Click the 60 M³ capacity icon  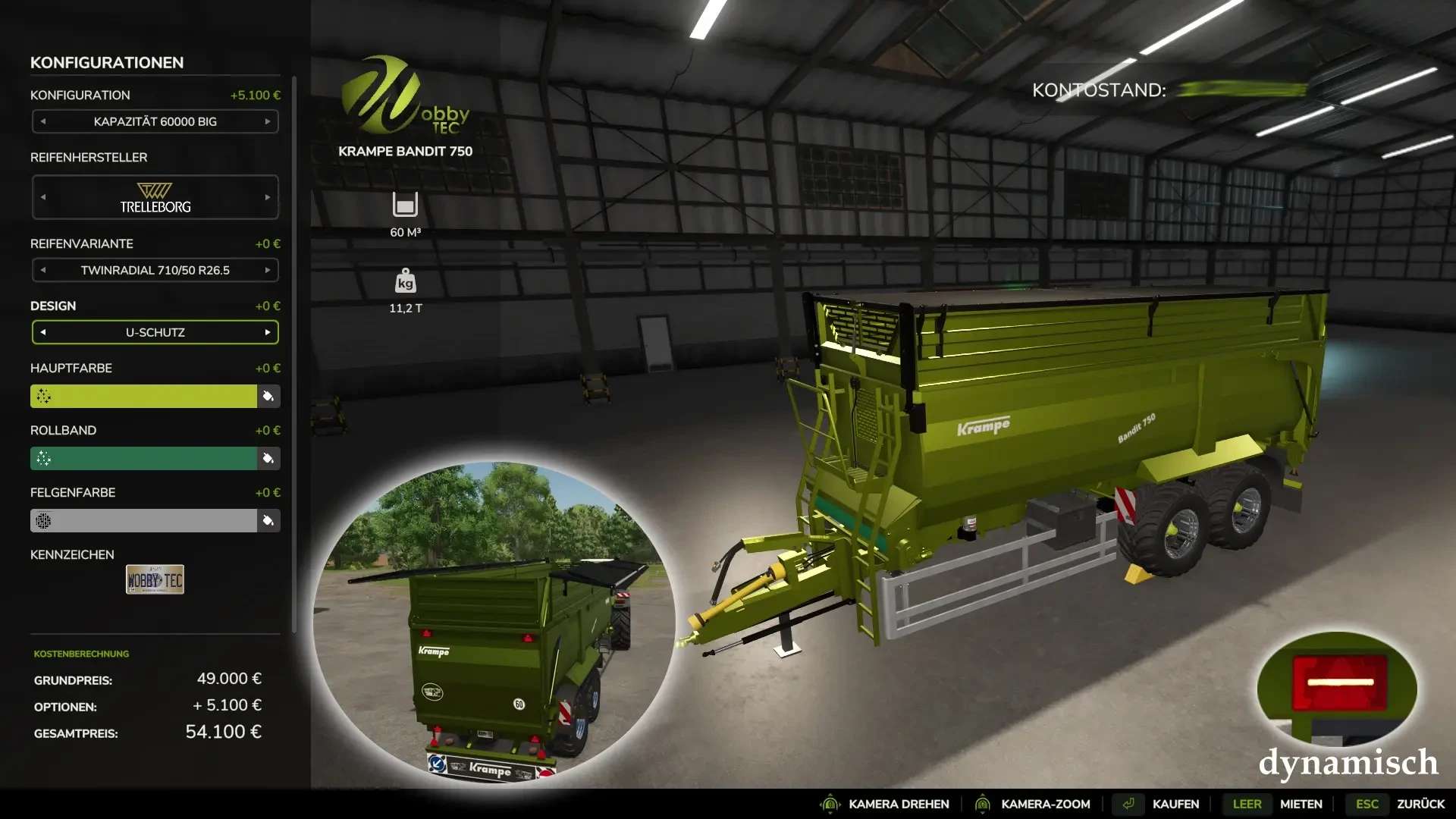tap(406, 205)
